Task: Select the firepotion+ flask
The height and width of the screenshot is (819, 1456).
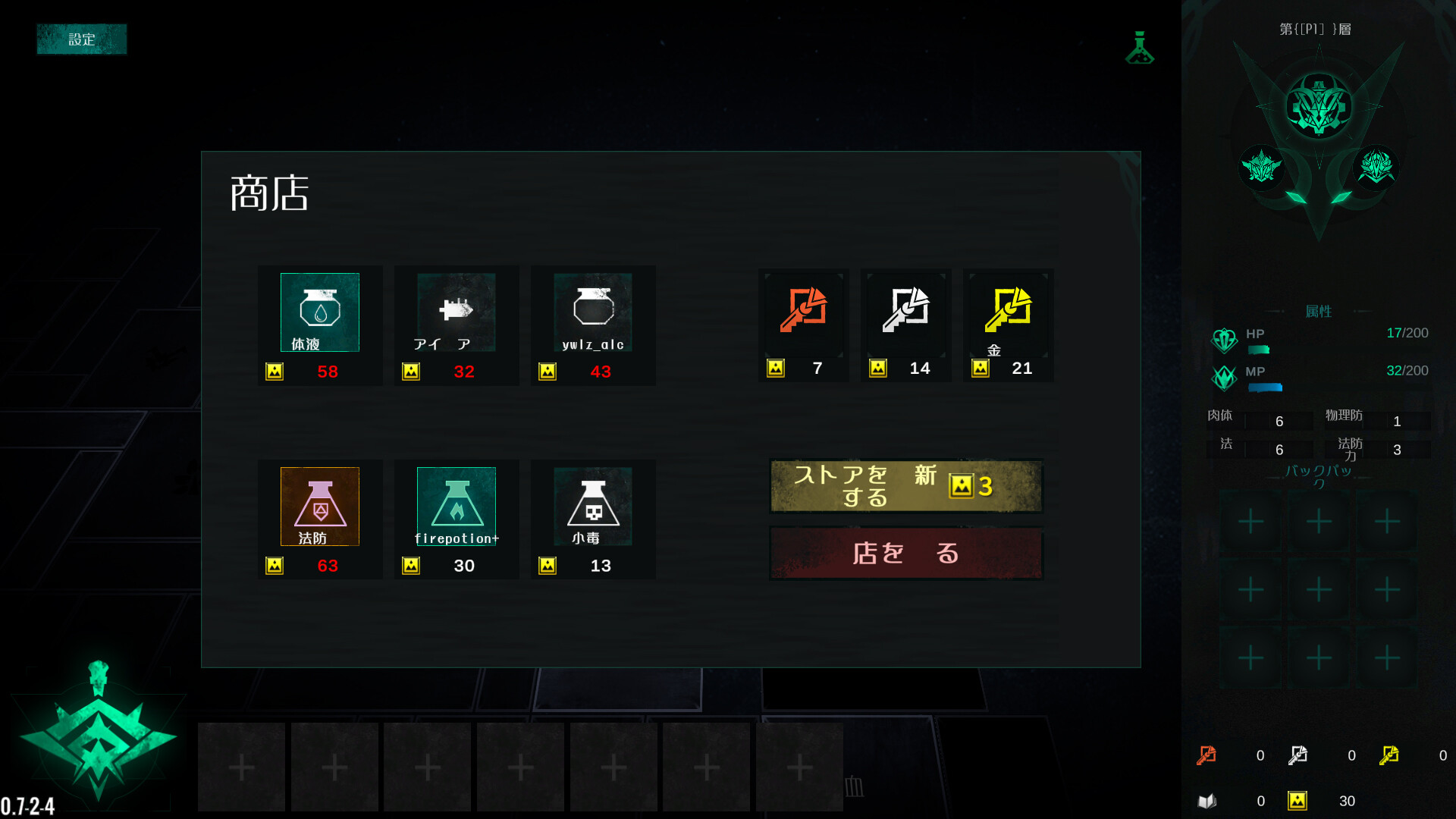Action: click(x=456, y=507)
